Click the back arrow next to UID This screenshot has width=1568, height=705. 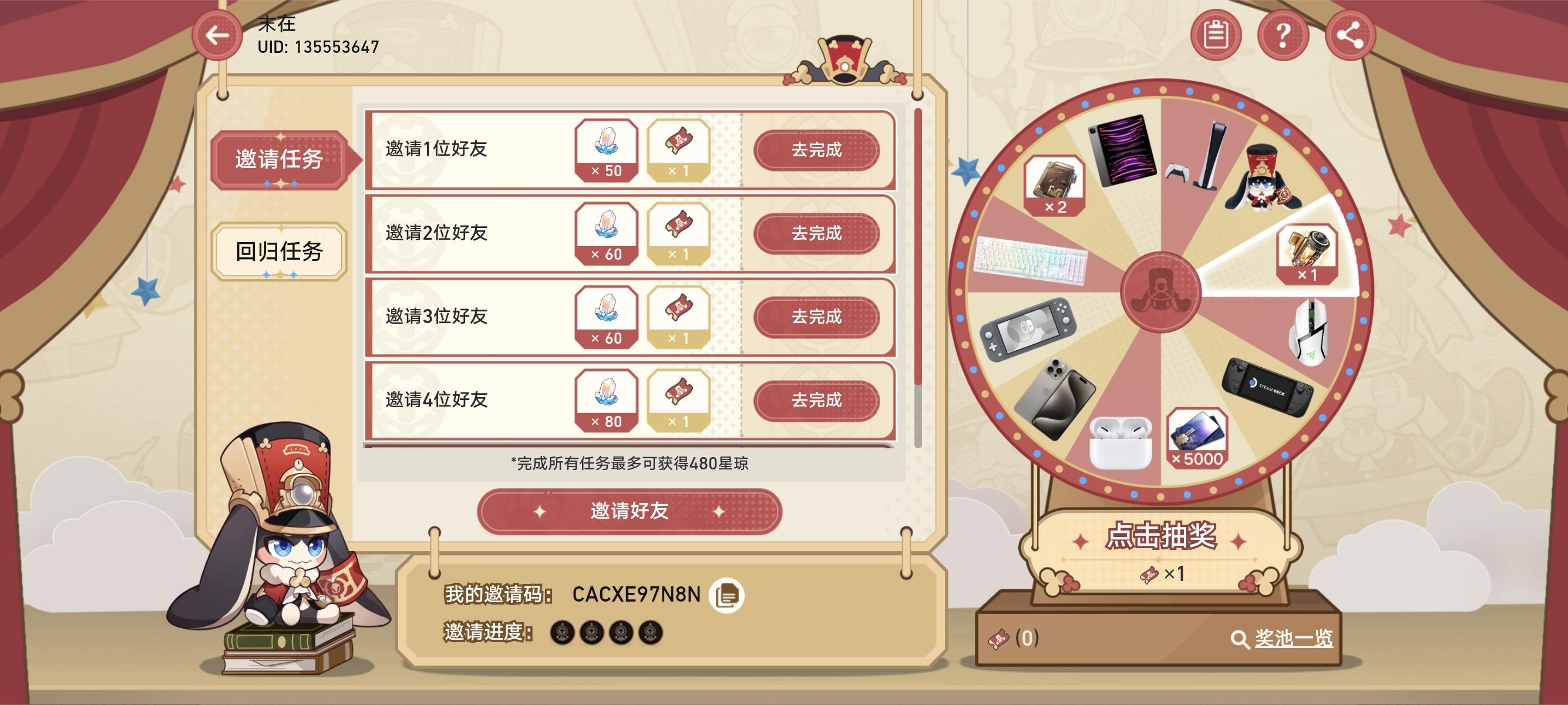217,35
